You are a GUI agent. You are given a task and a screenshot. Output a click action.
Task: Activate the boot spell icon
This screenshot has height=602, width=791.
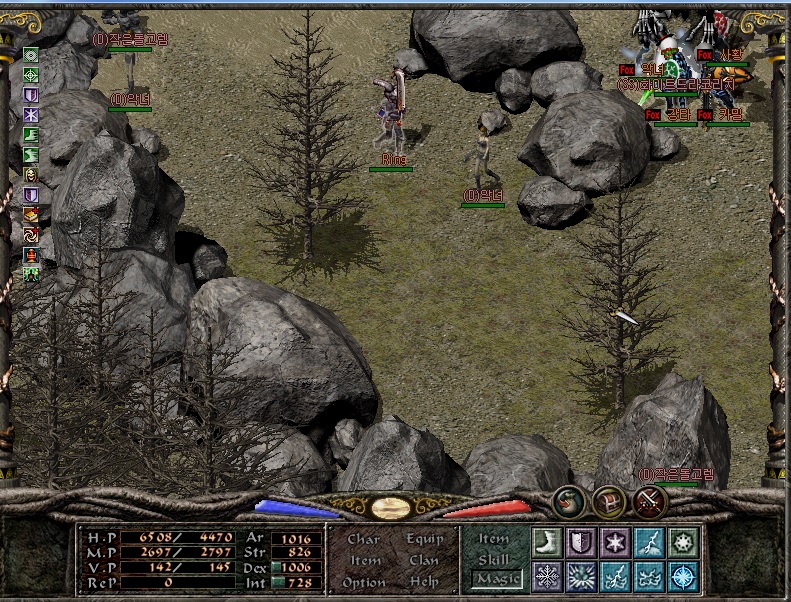(547, 543)
